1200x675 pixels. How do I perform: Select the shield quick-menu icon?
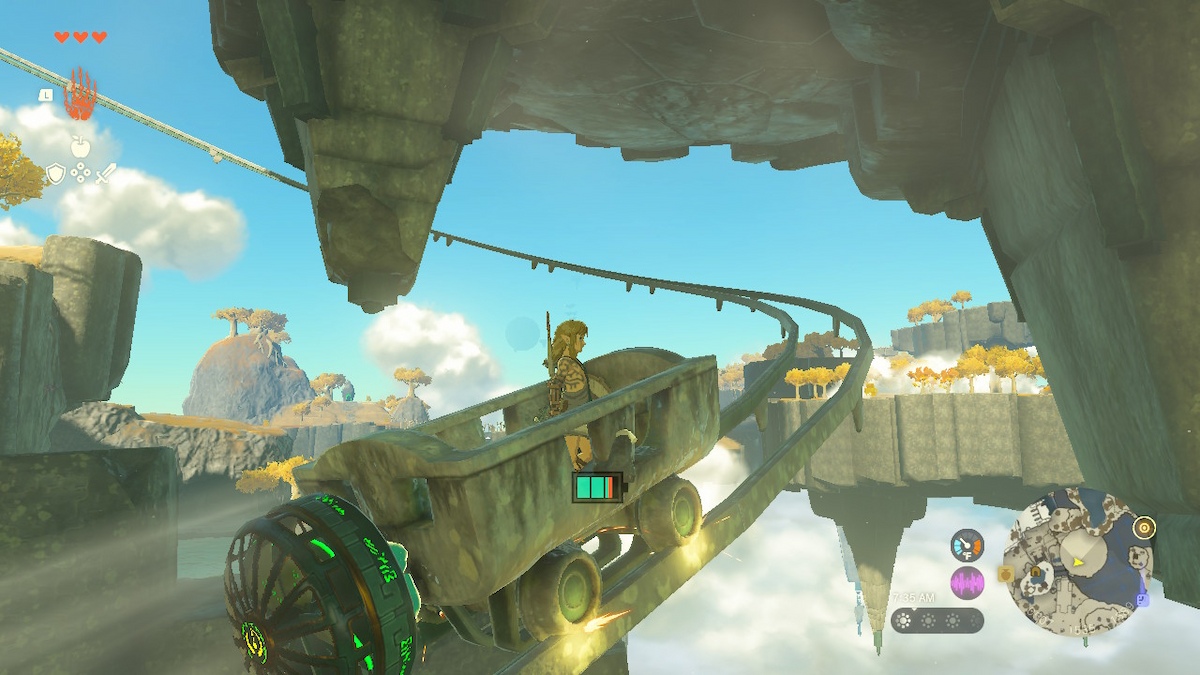[x=56, y=174]
